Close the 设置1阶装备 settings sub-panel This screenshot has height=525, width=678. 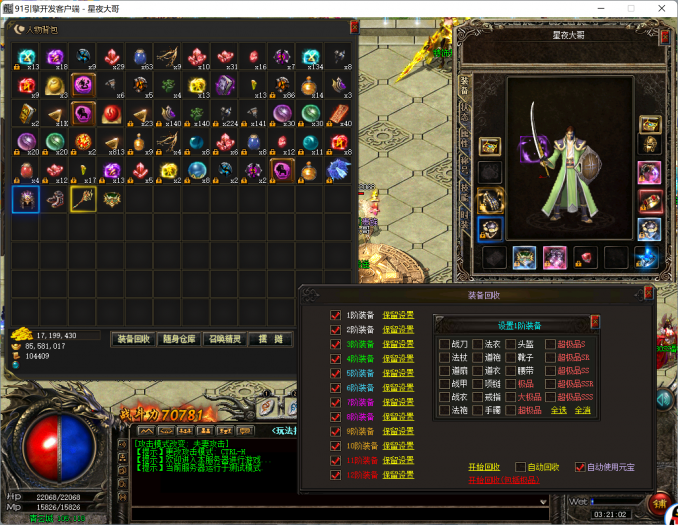click(x=595, y=322)
